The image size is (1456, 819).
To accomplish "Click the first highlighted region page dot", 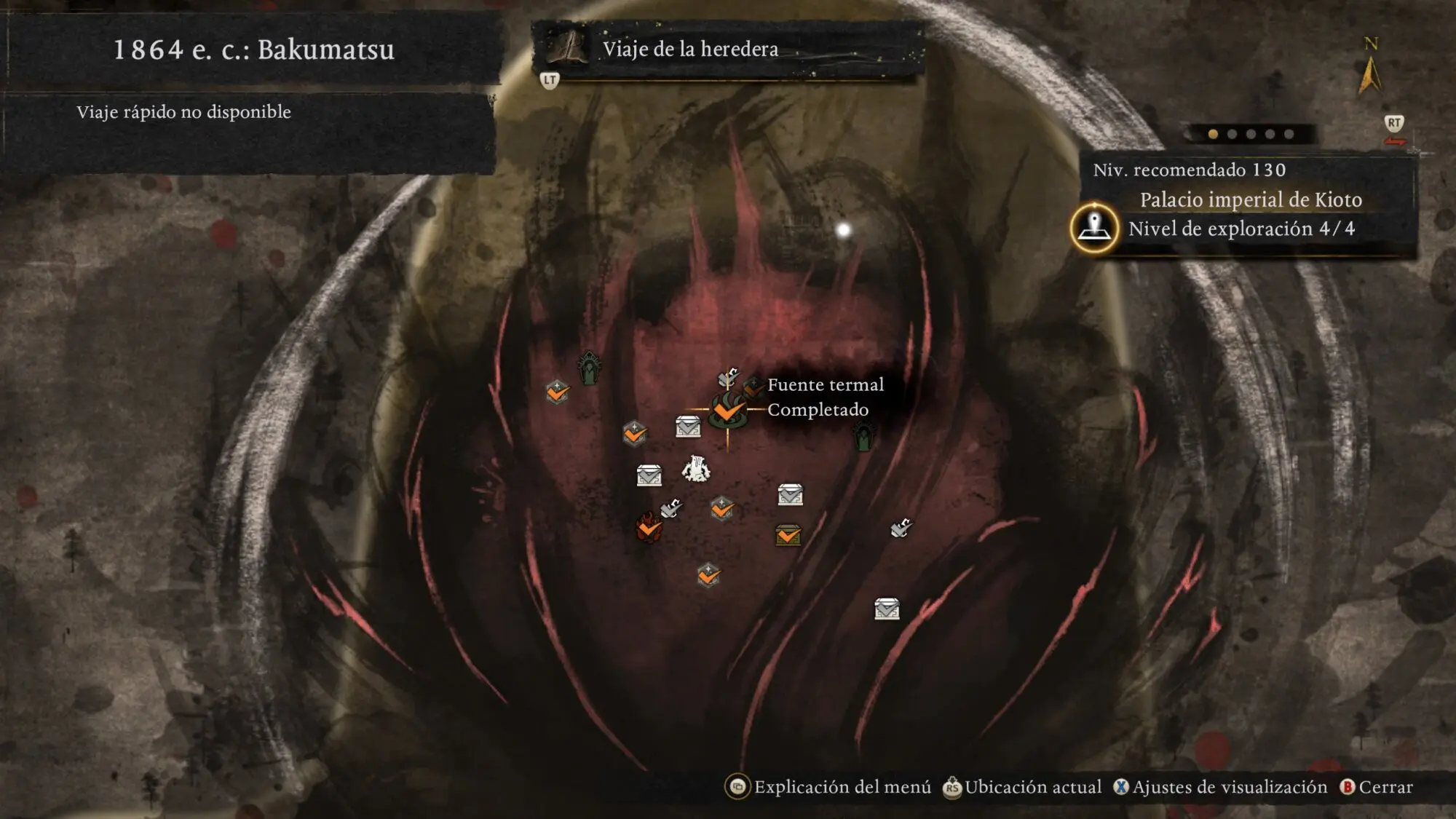I will coord(1213,134).
